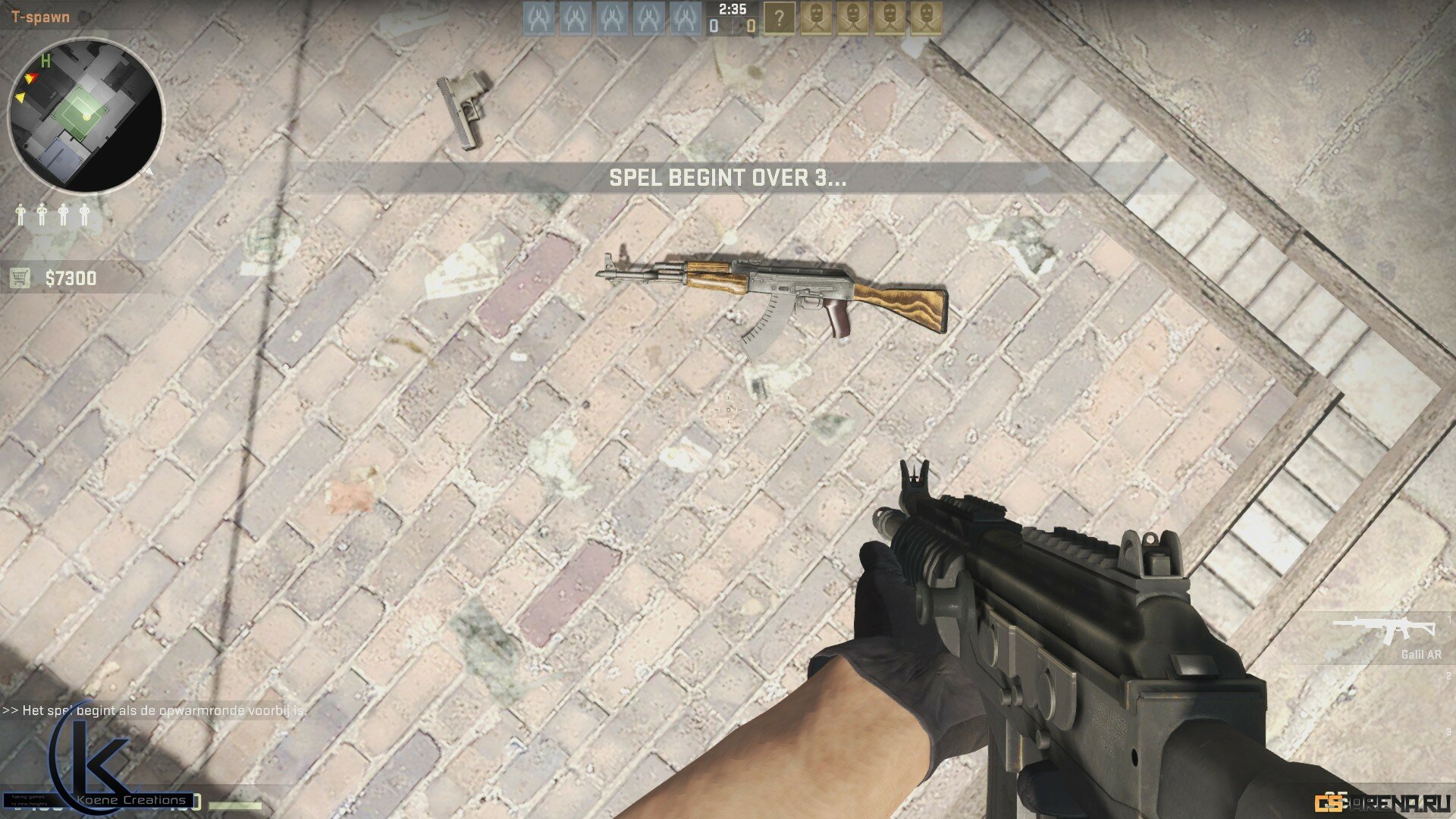
Task: Click the circular radar minimap
Action: [x=85, y=116]
